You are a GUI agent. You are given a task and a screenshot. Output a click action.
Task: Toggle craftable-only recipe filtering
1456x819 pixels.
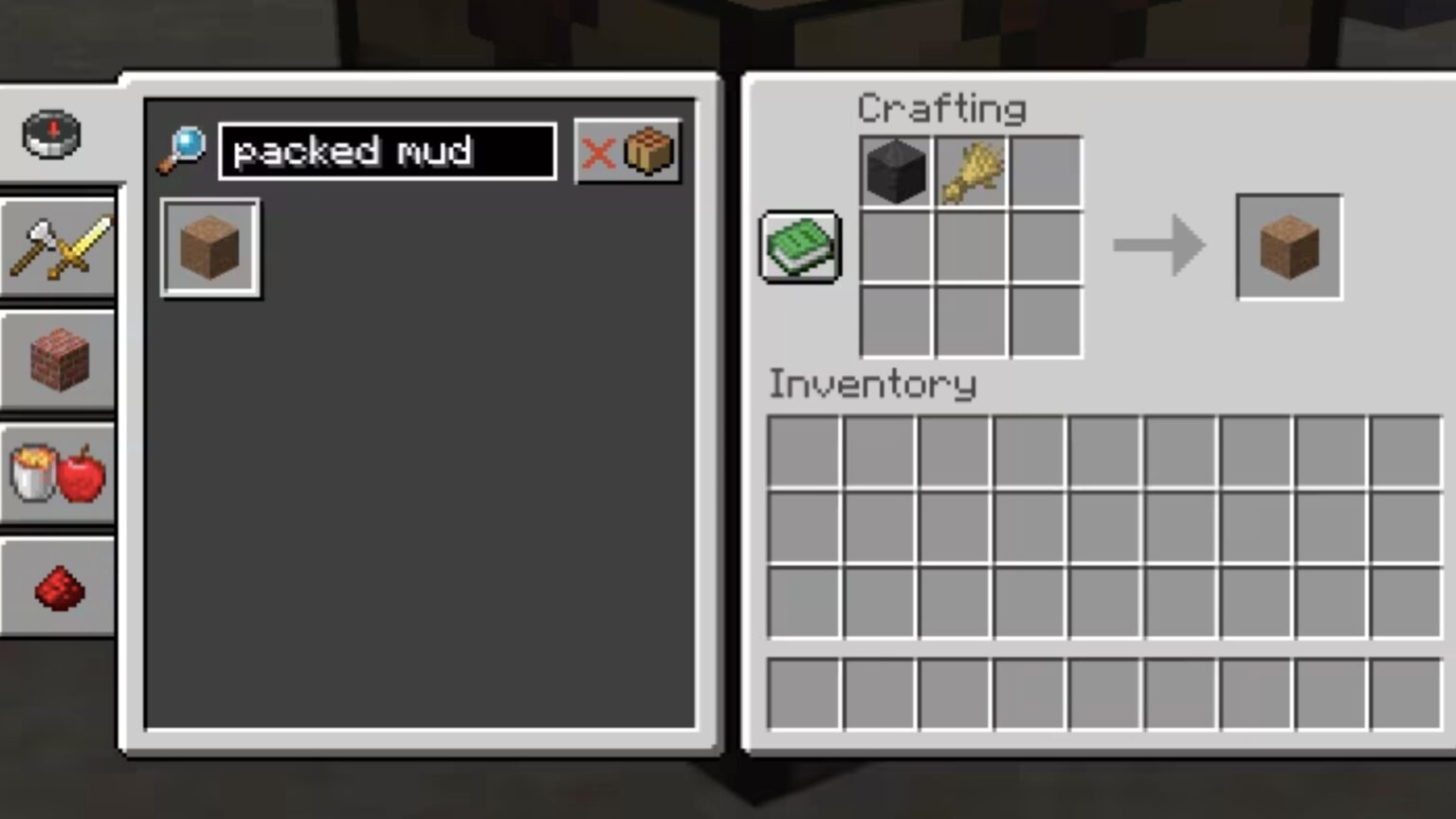pyautogui.click(x=650, y=152)
